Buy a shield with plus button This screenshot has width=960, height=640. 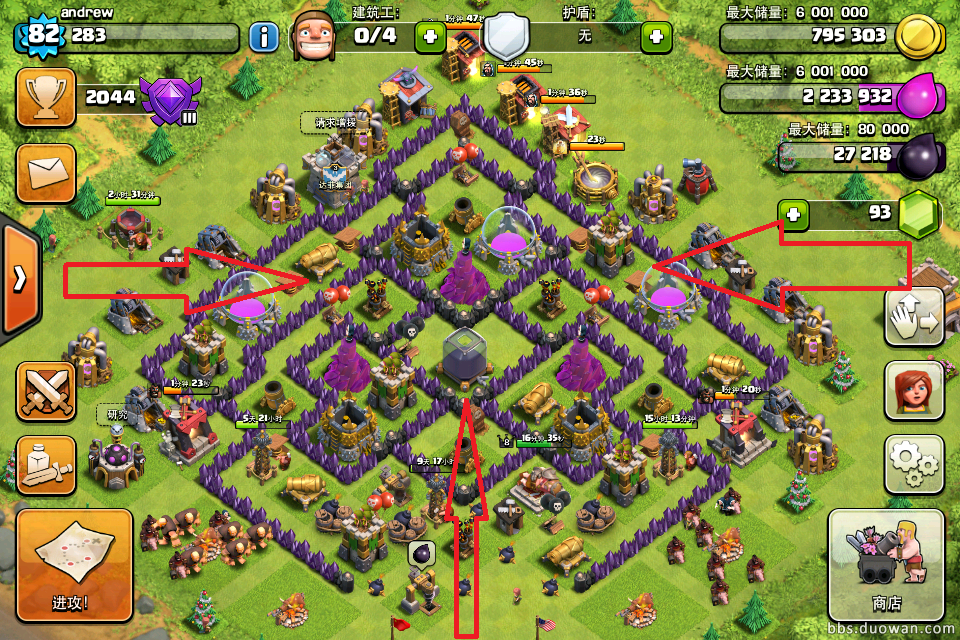(x=656, y=37)
